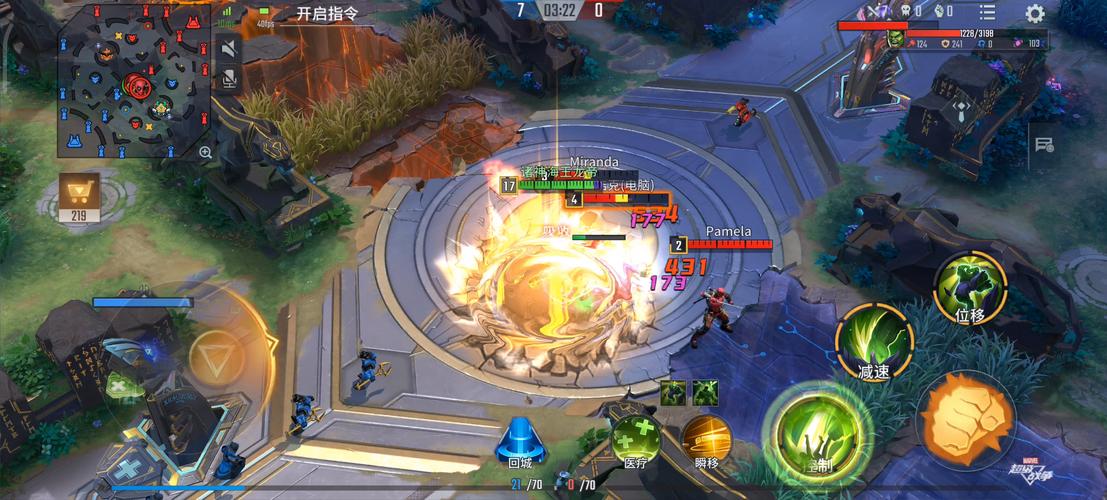The width and height of the screenshot is (1107, 500).
Task: Show the scoreboard list icon
Action: click(987, 12)
